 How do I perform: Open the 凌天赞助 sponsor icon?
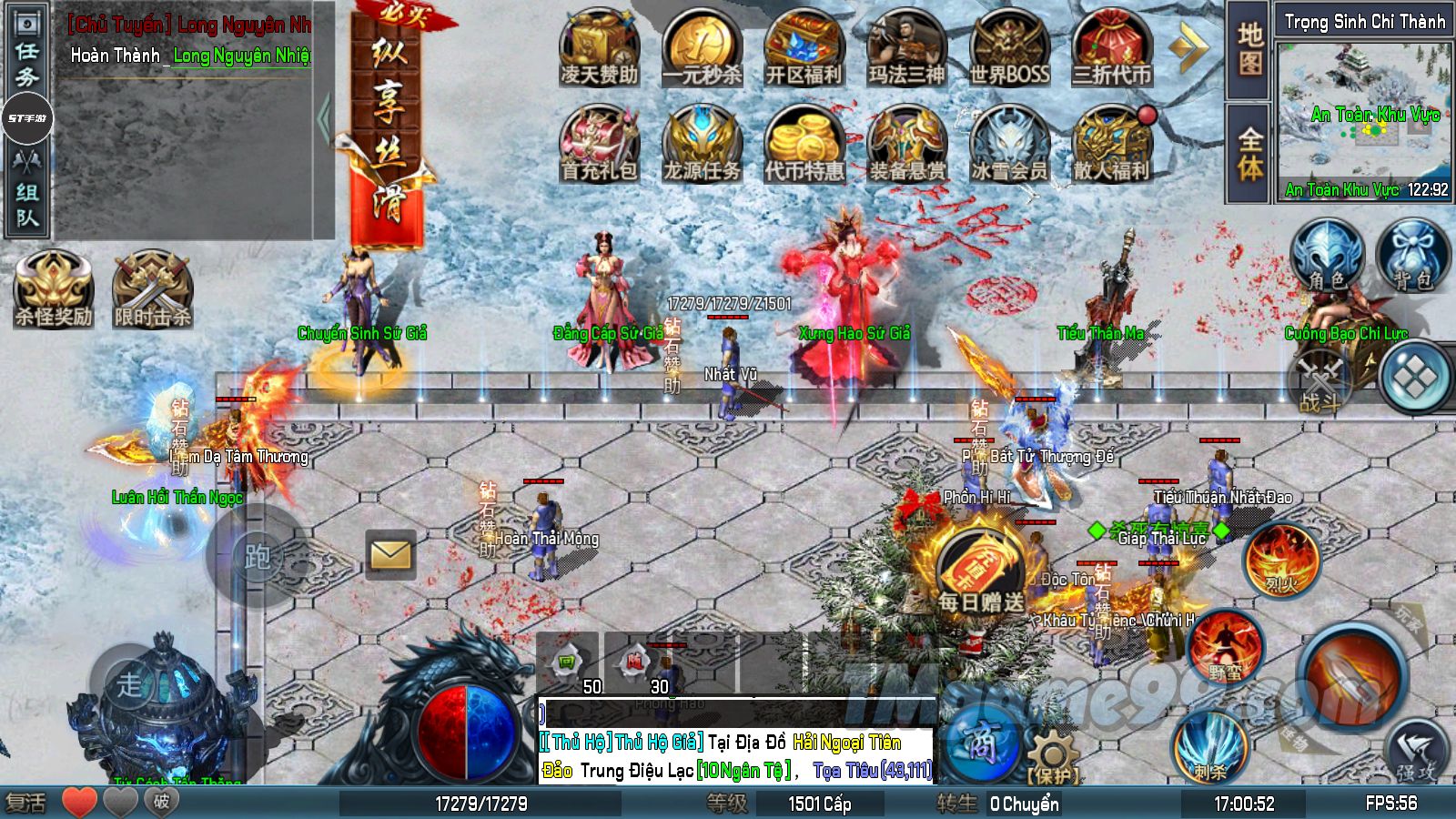[600, 49]
